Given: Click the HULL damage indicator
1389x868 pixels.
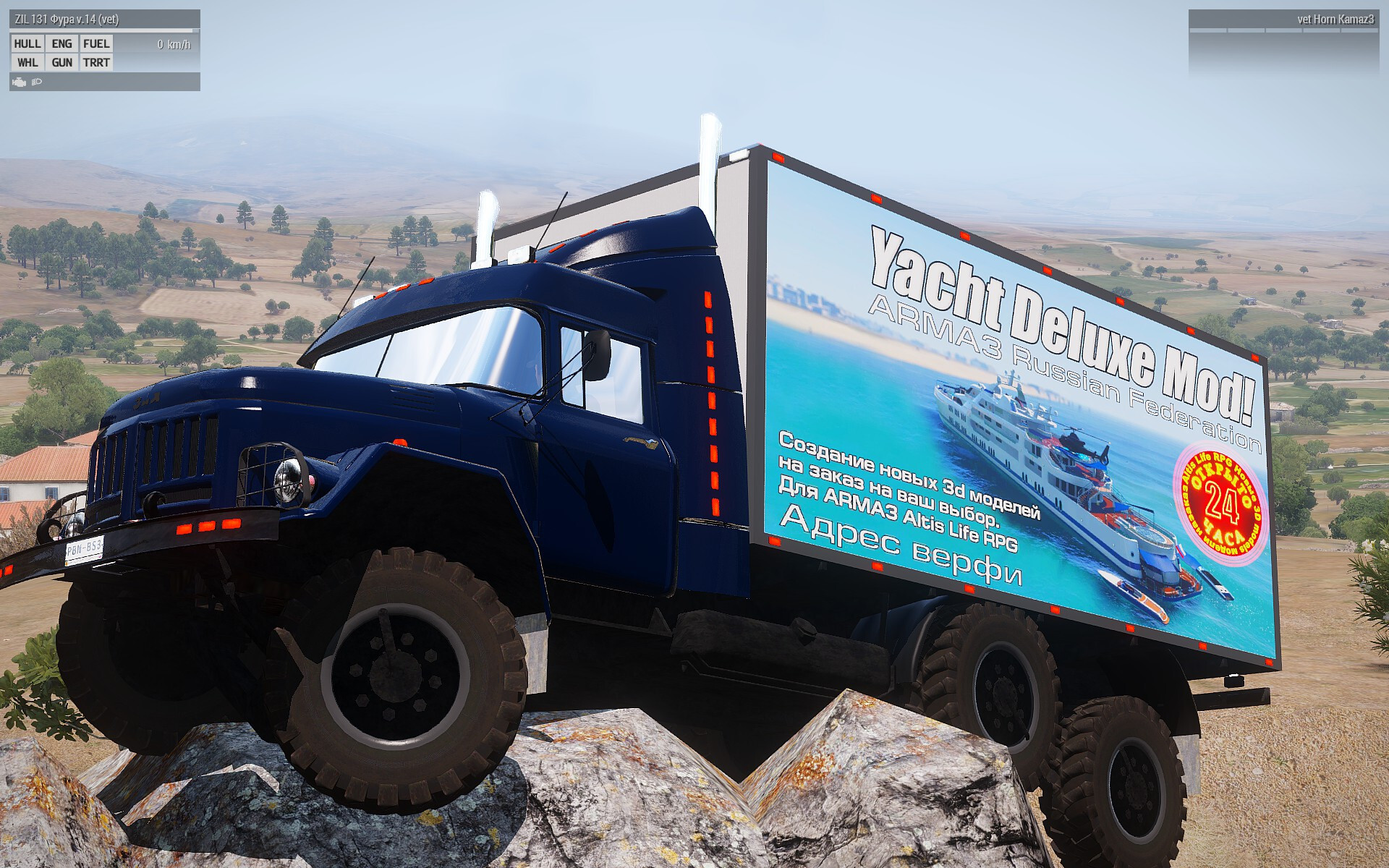Looking at the screenshot, I should [x=27, y=44].
